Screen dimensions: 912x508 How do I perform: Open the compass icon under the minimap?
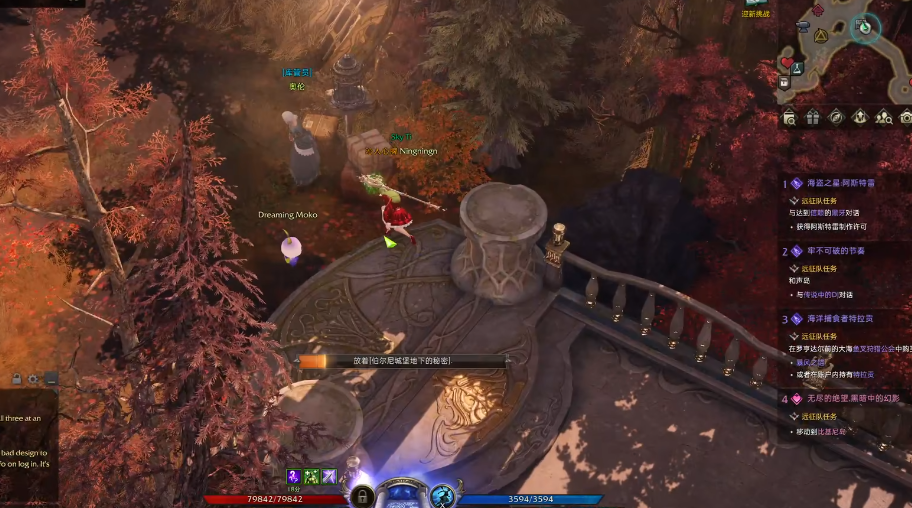(836, 118)
